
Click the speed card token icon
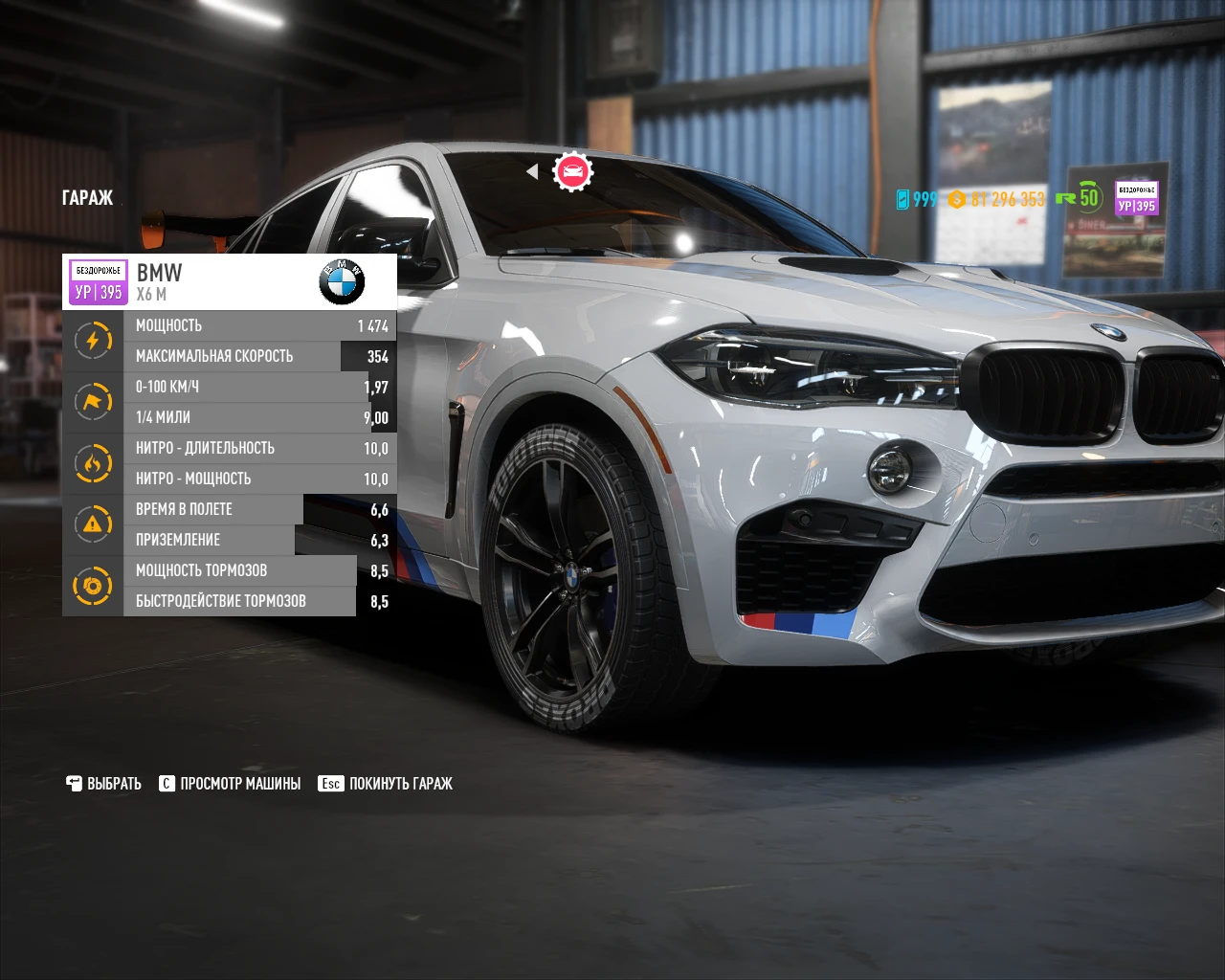point(901,199)
